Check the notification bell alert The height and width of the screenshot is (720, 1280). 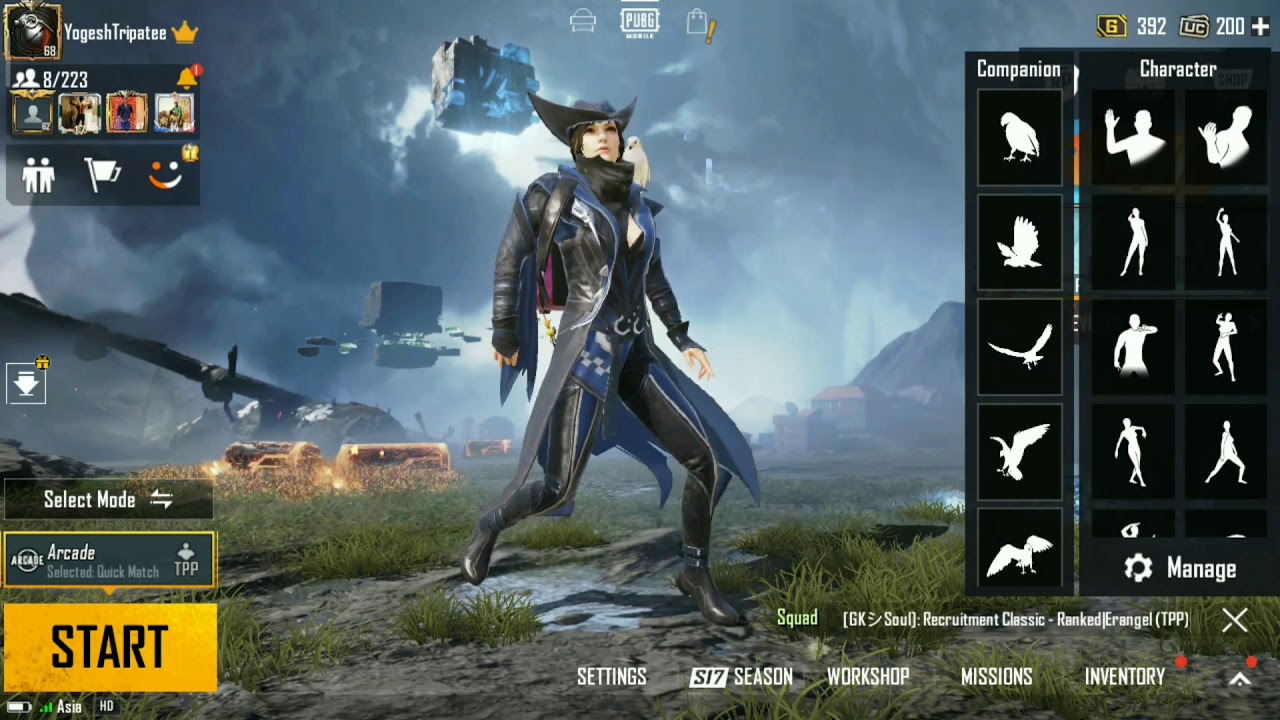pos(187,78)
